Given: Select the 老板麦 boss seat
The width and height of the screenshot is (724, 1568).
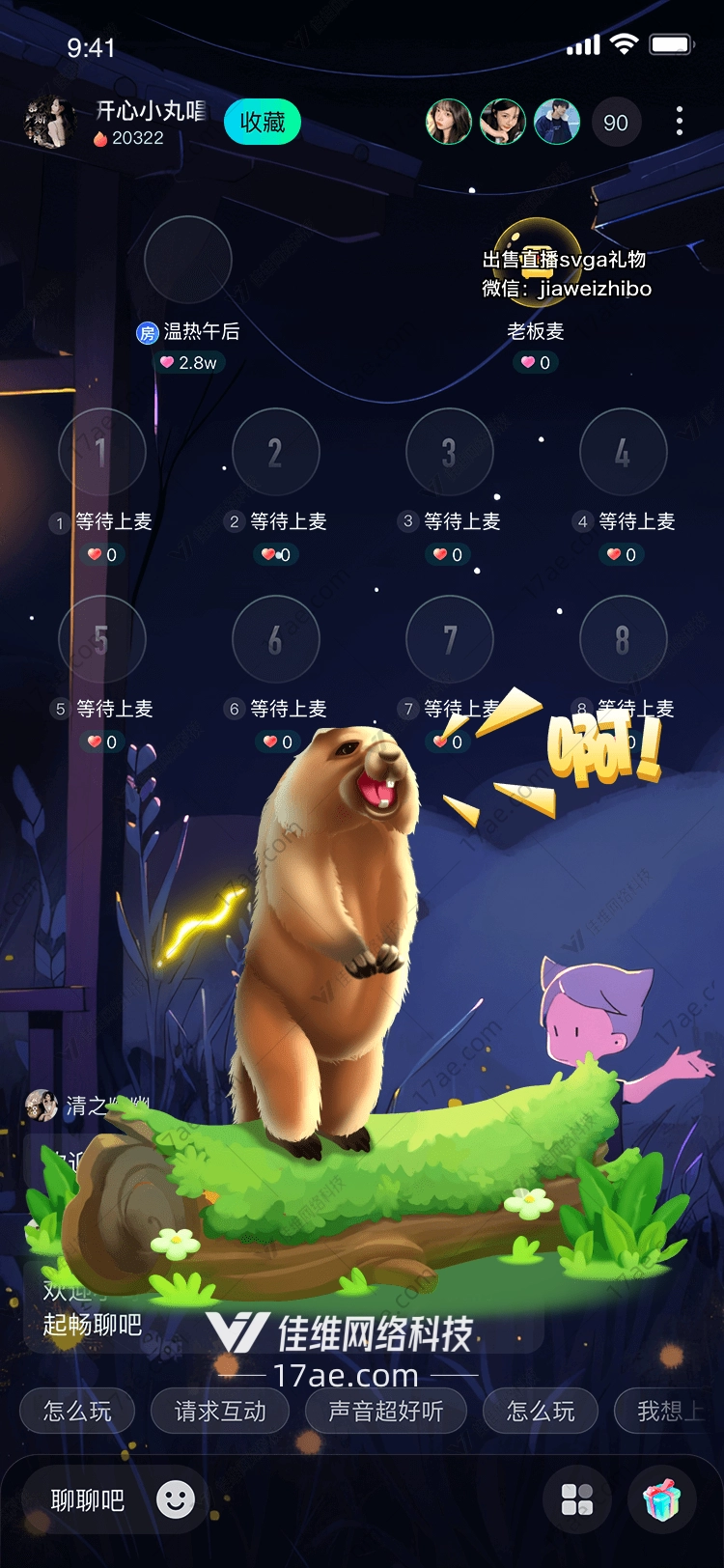Looking at the screenshot, I should [x=537, y=261].
